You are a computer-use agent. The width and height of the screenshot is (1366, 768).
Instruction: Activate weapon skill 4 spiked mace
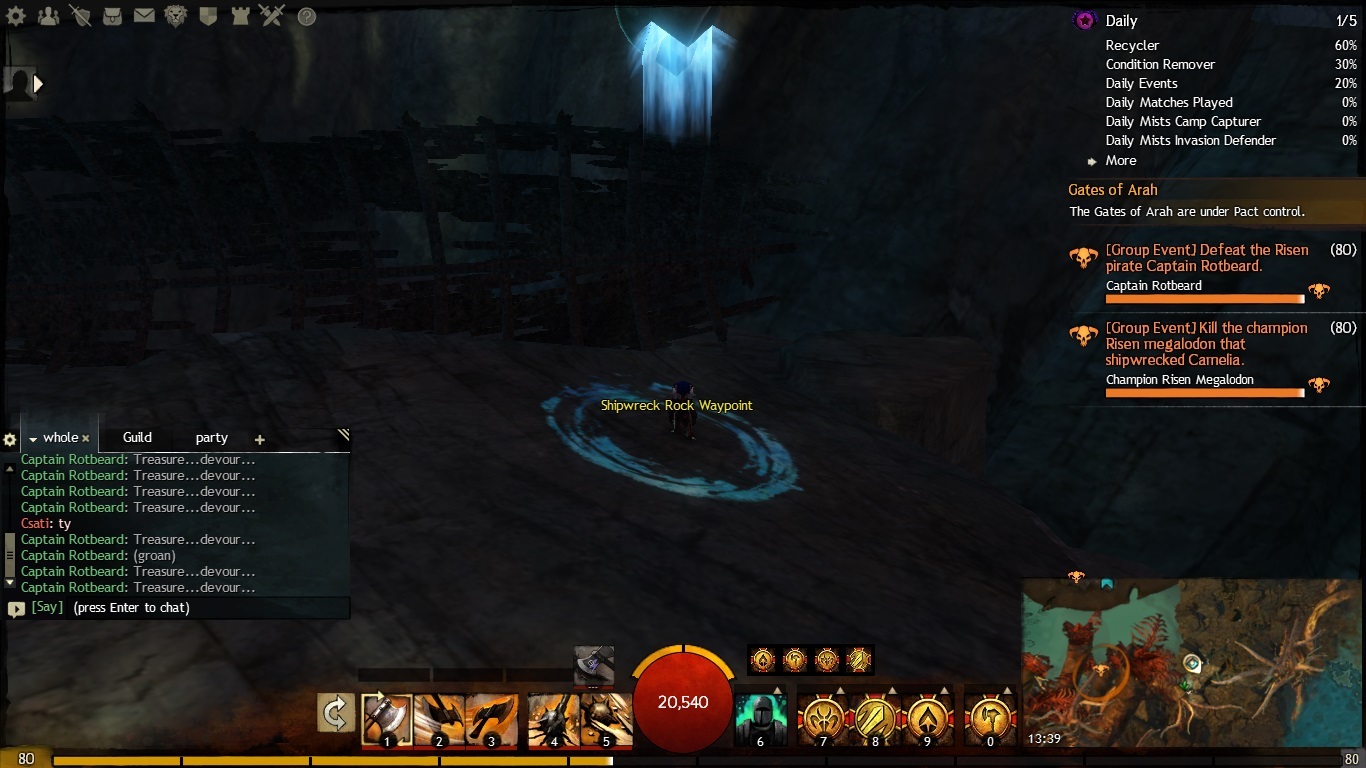pyautogui.click(x=553, y=718)
